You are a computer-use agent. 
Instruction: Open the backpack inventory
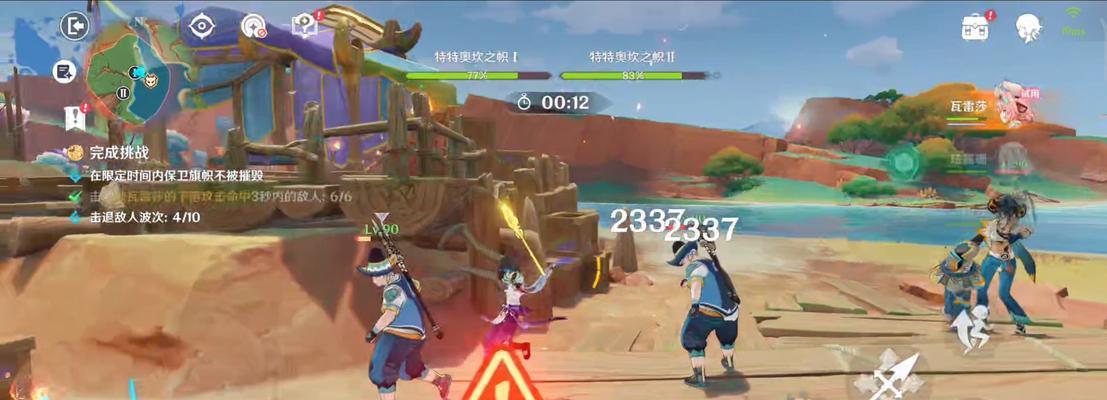coord(976,27)
